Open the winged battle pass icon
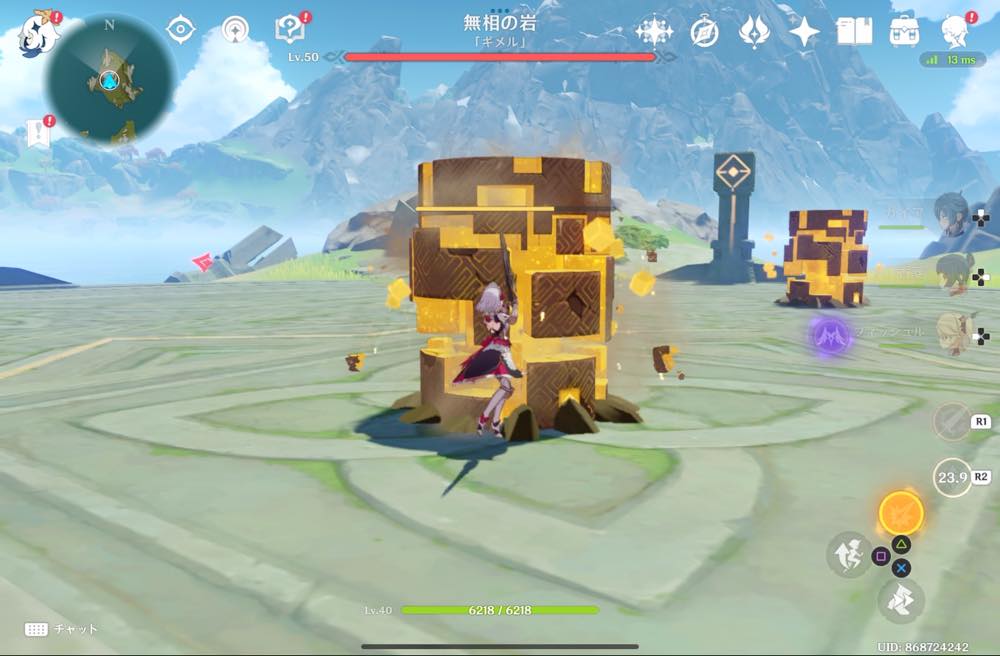 click(754, 32)
